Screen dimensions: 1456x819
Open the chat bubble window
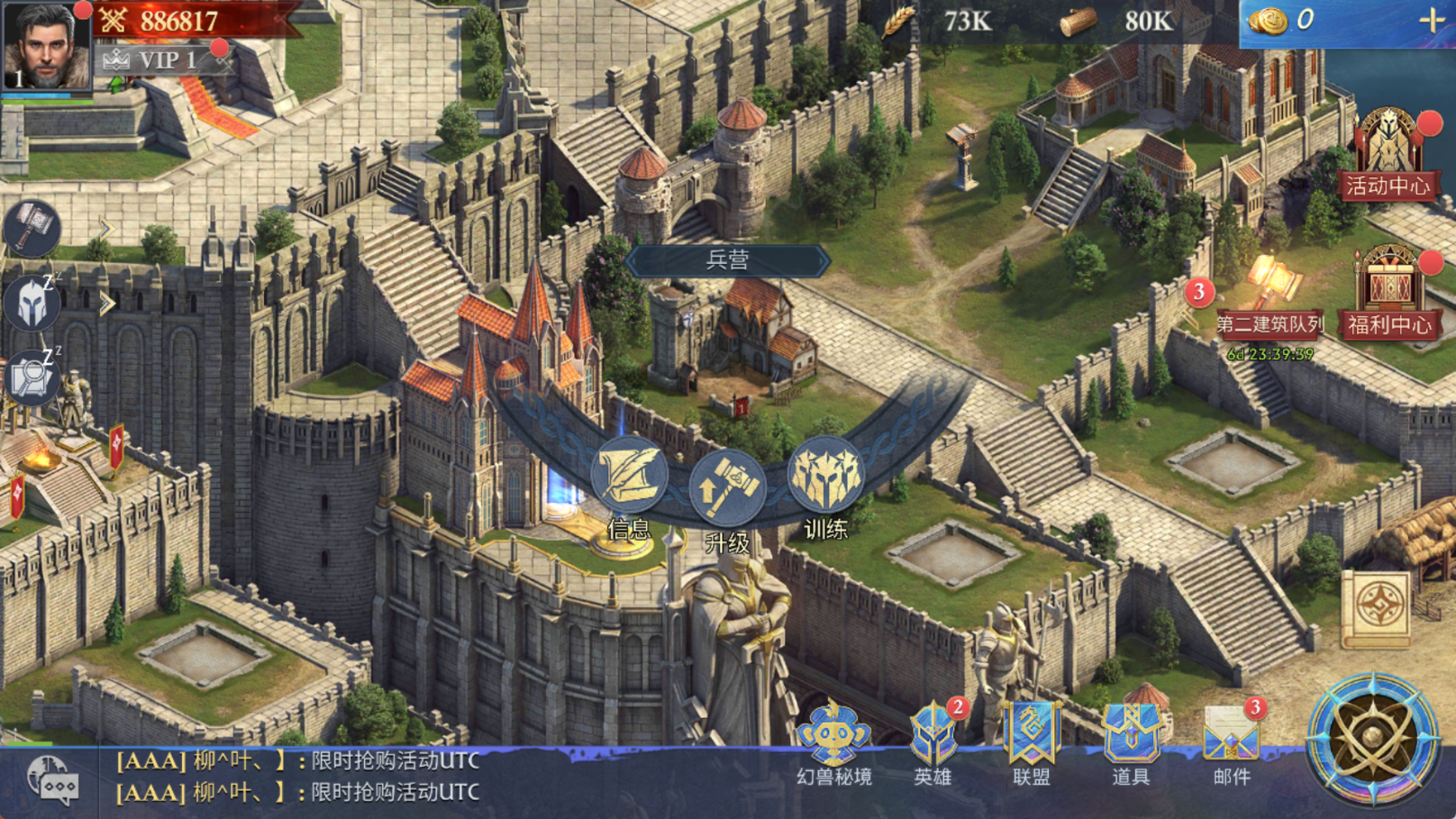pos(52,780)
